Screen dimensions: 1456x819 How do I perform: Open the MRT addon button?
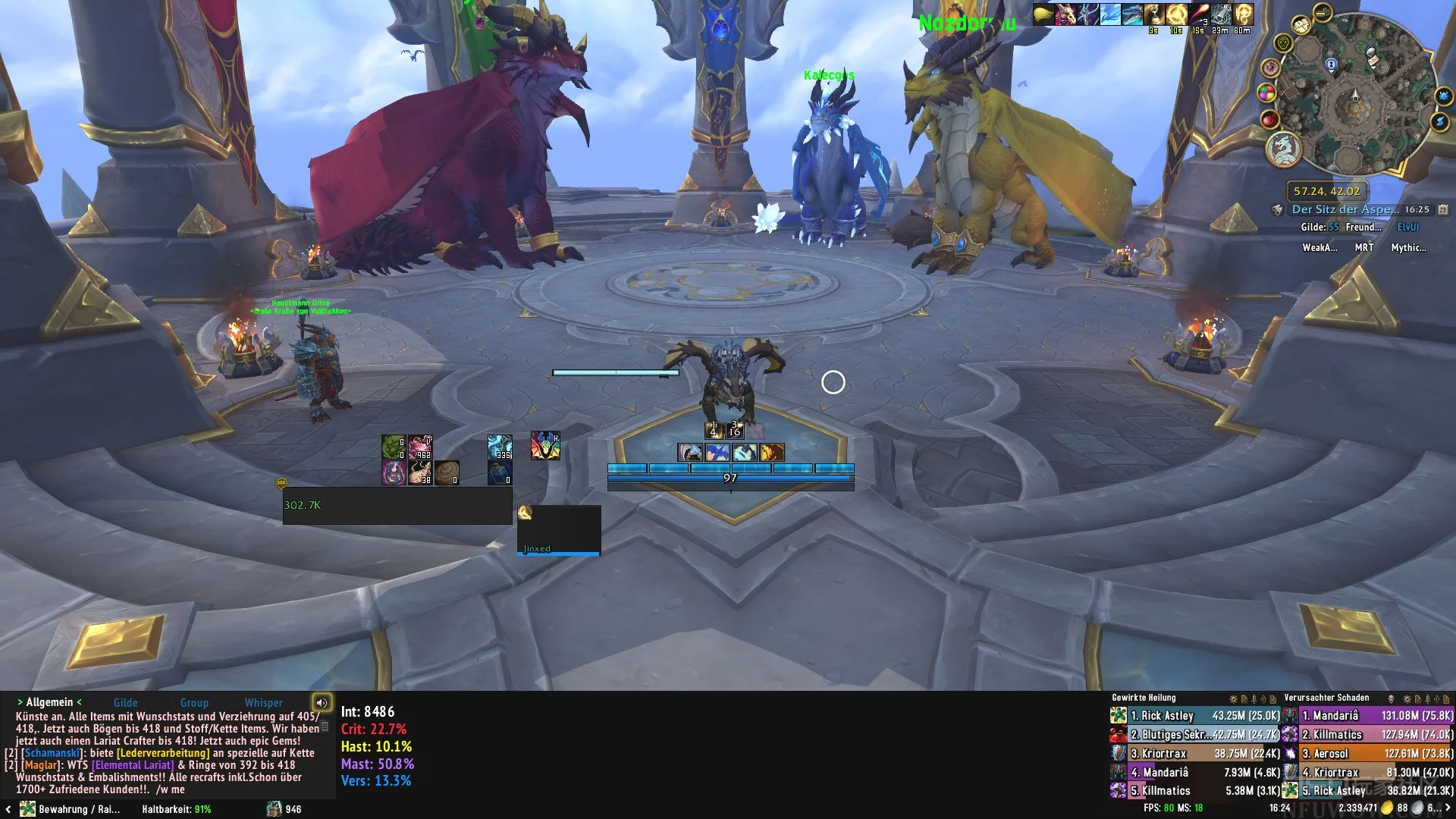point(1363,247)
